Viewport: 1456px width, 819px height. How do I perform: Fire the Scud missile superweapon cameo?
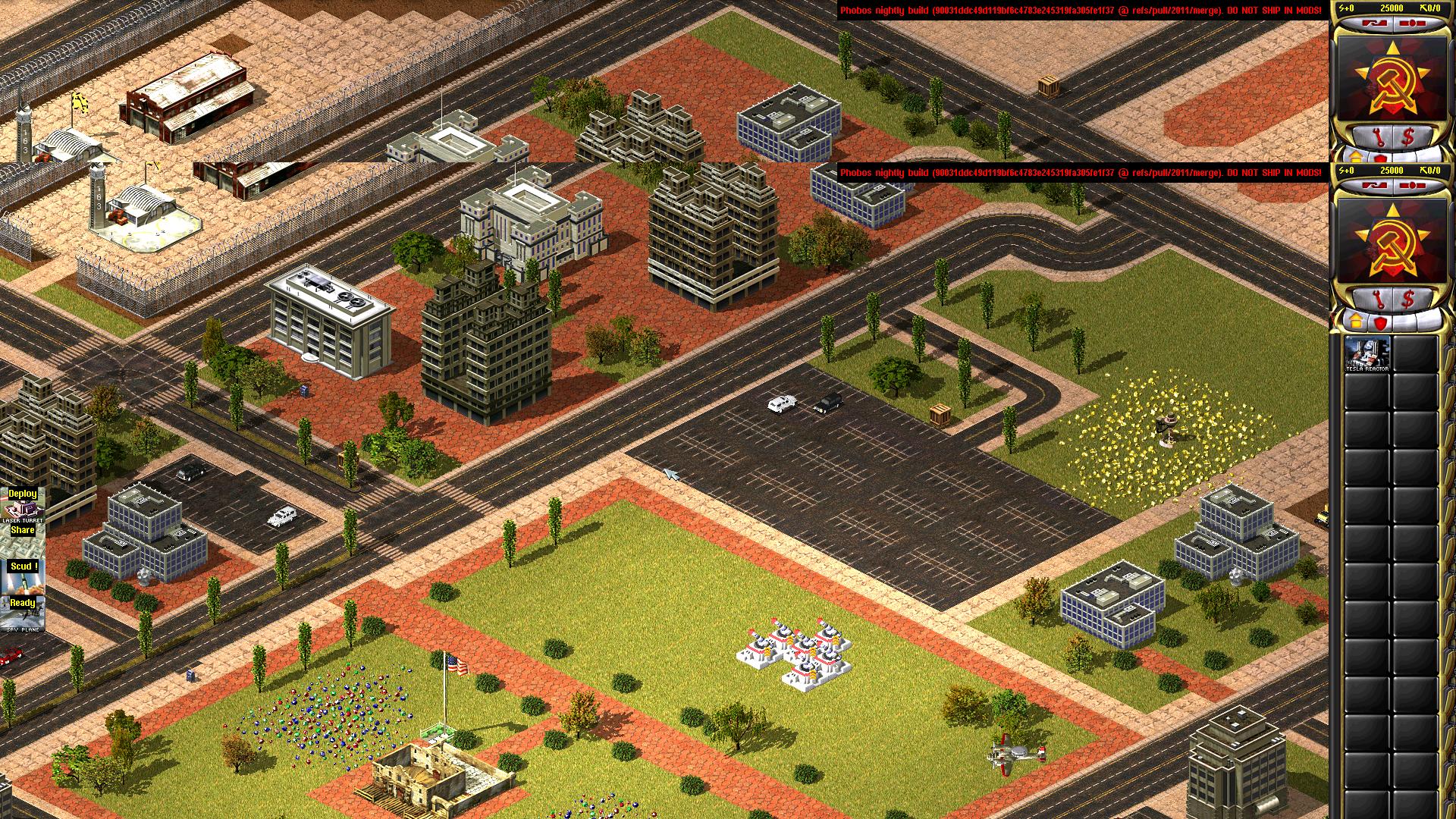click(x=23, y=576)
